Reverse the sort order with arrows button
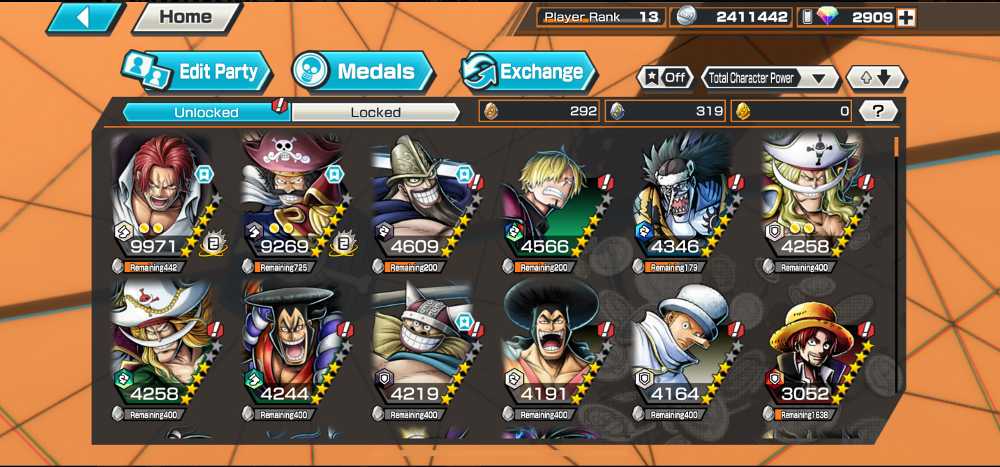Image resolution: width=1000 pixels, height=467 pixels. click(876, 77)
